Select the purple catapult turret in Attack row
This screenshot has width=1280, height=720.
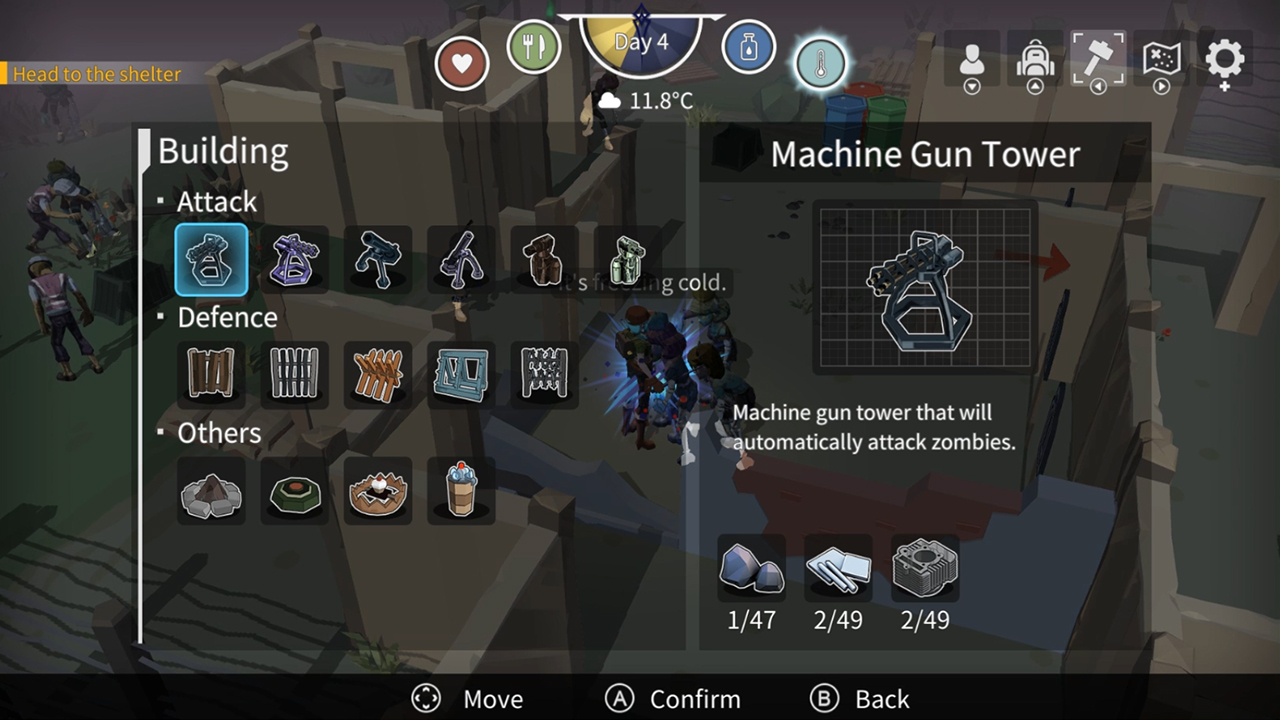pyautogui.click(x=294, y=259)
